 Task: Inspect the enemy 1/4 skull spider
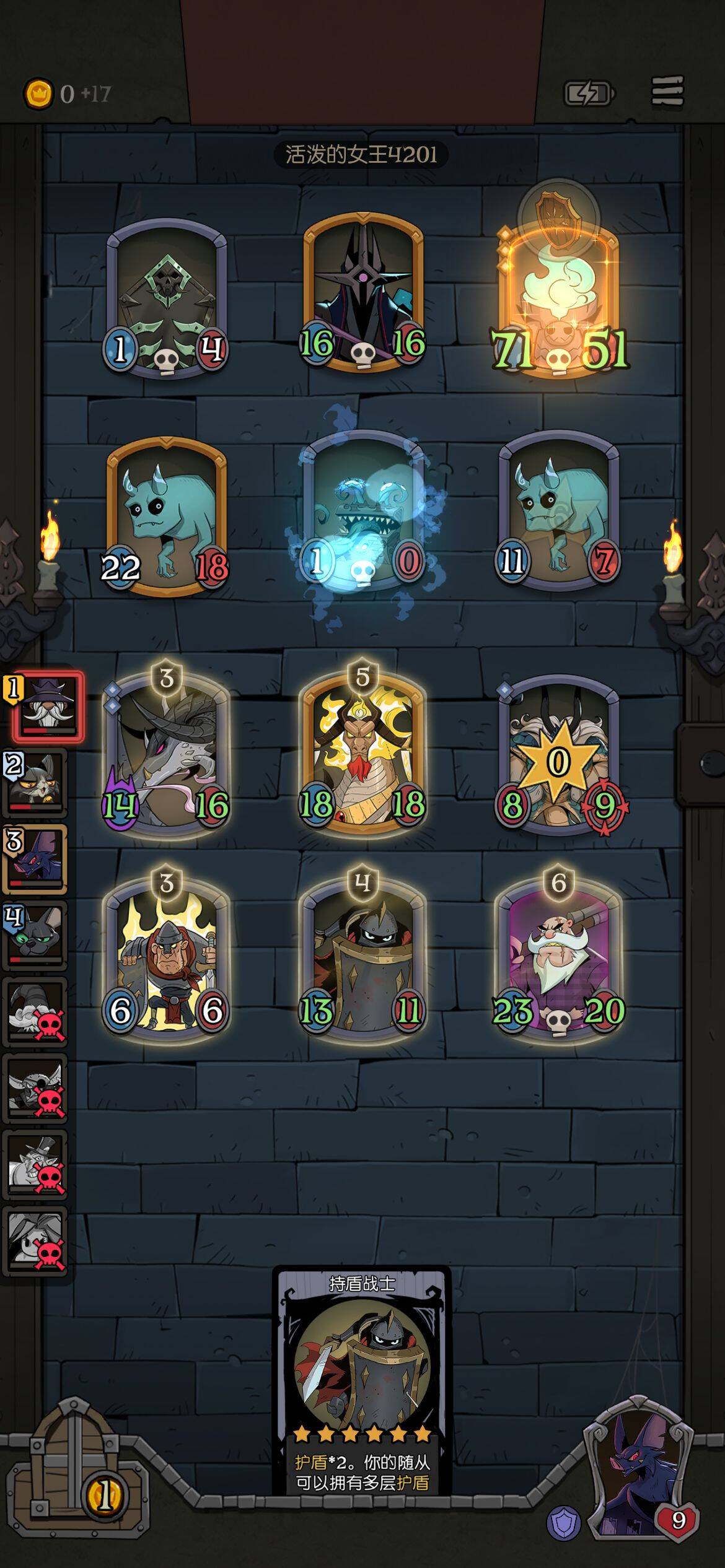pyautogui.click(x=166, y=297)
